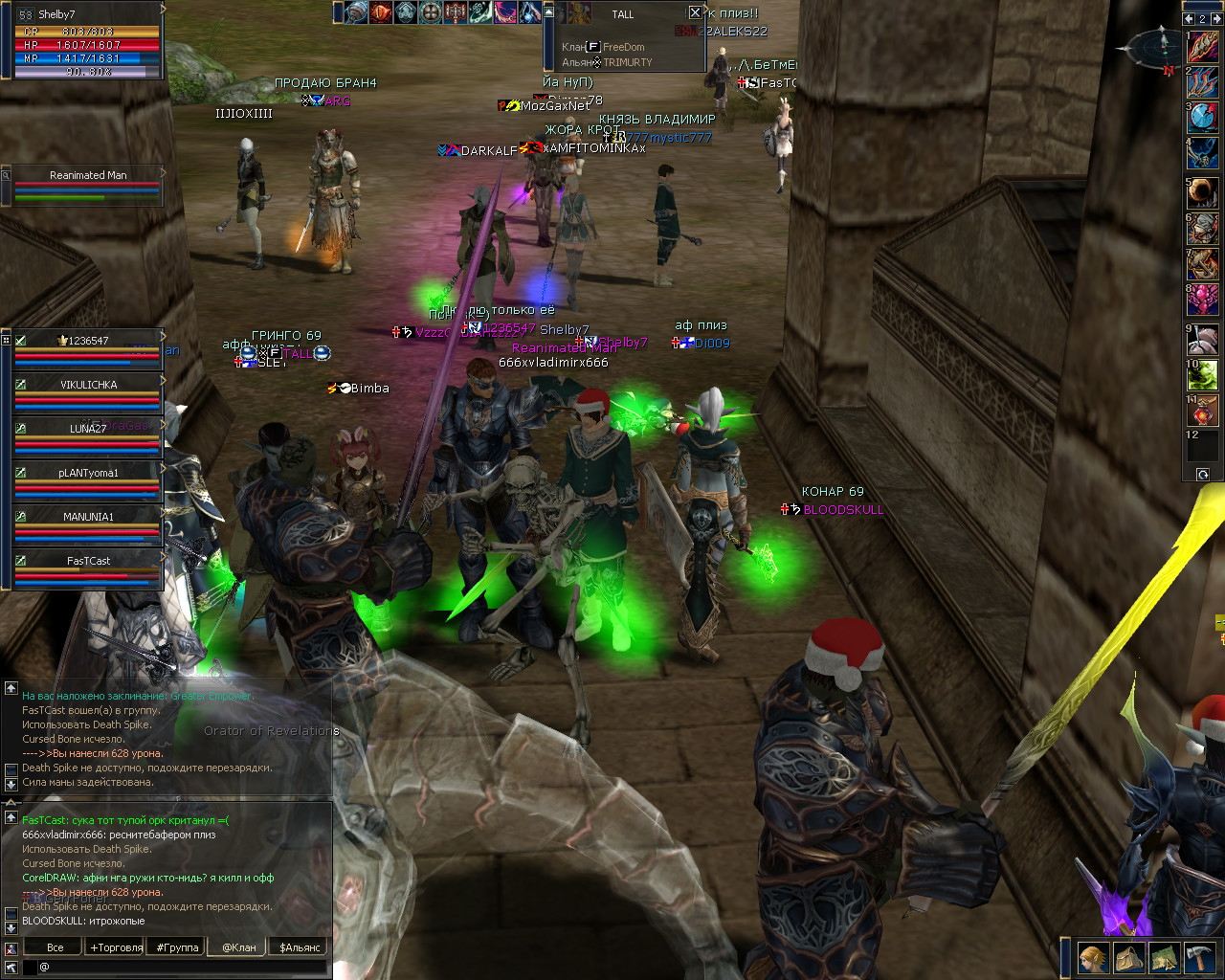This screenshot has width=1225, height=980.
Task: Close the TALL target window
Action: (x=695, y=12)
